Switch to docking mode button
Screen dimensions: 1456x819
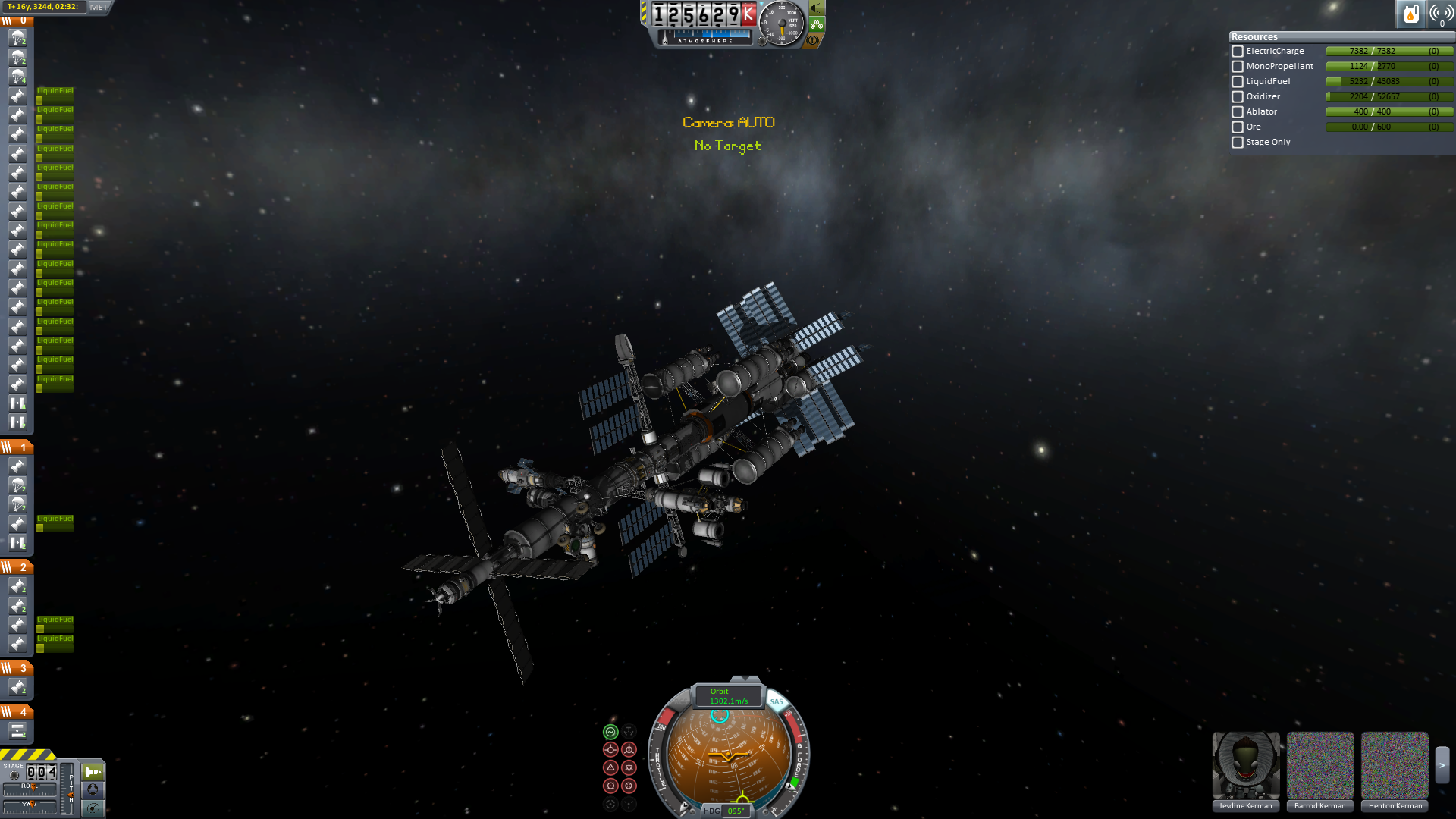(93, 789)
